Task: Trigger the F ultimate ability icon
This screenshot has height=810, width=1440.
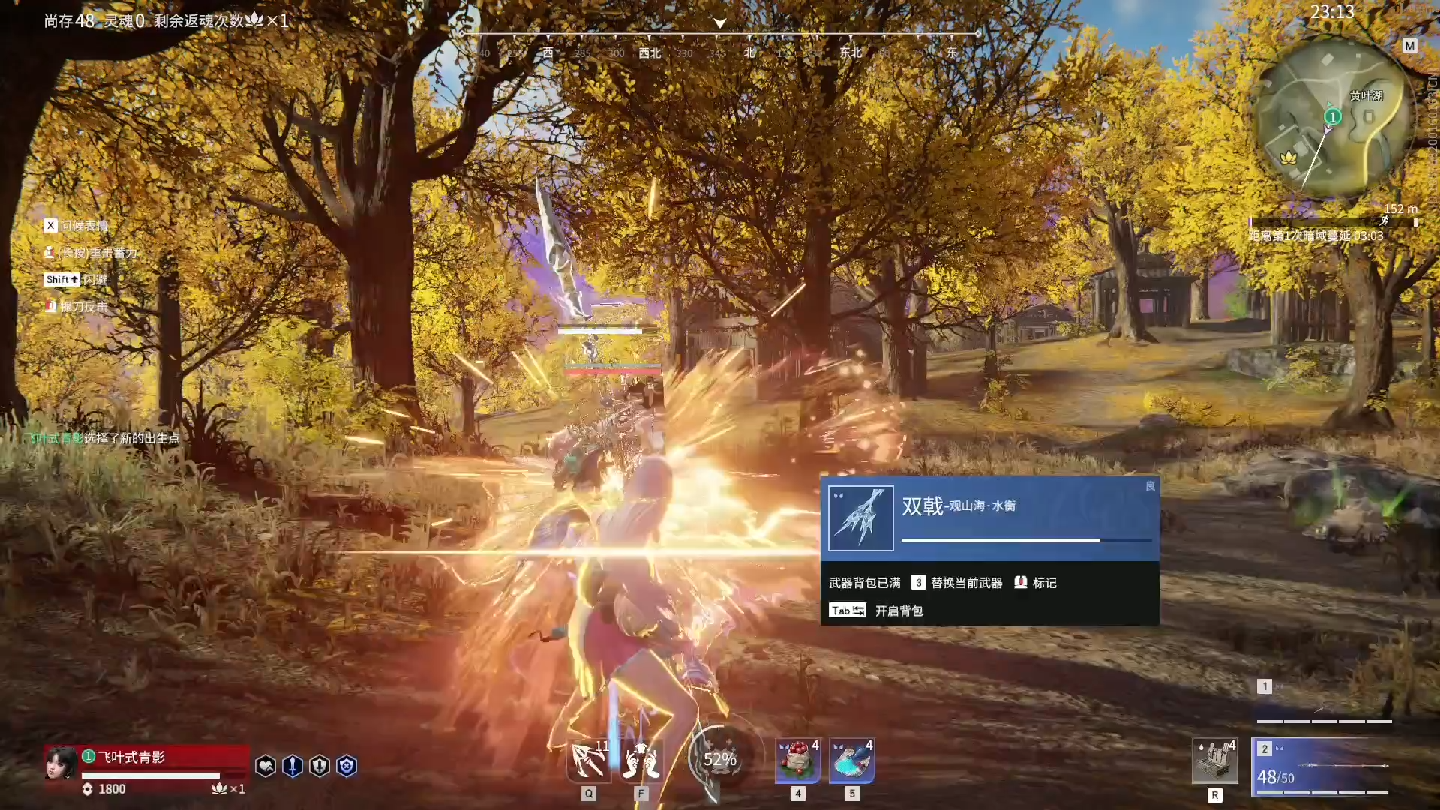Action: point(642,761)
